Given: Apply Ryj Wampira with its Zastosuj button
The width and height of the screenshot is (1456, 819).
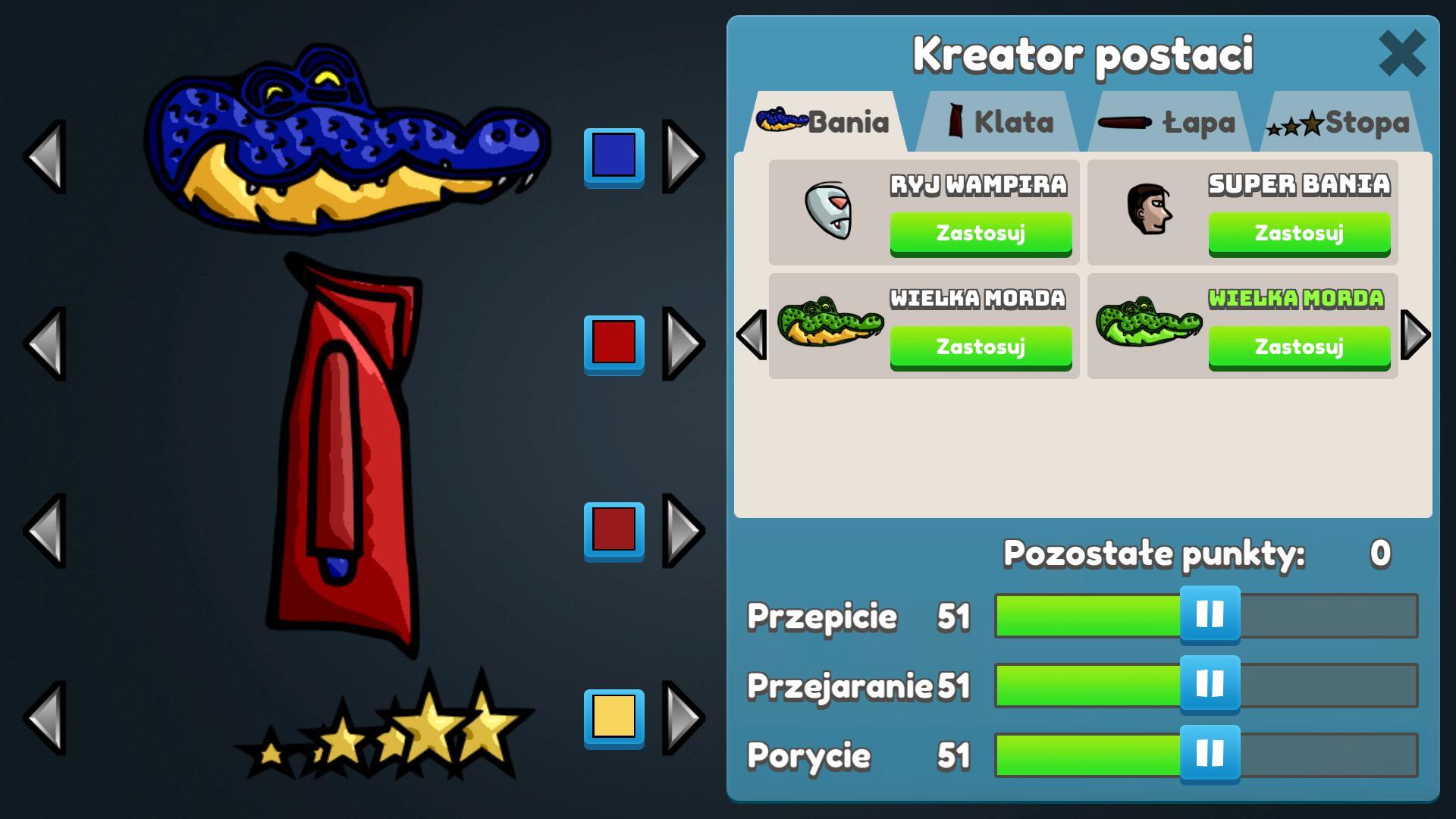Looking at the screenshot, I should tap(981, 233).
